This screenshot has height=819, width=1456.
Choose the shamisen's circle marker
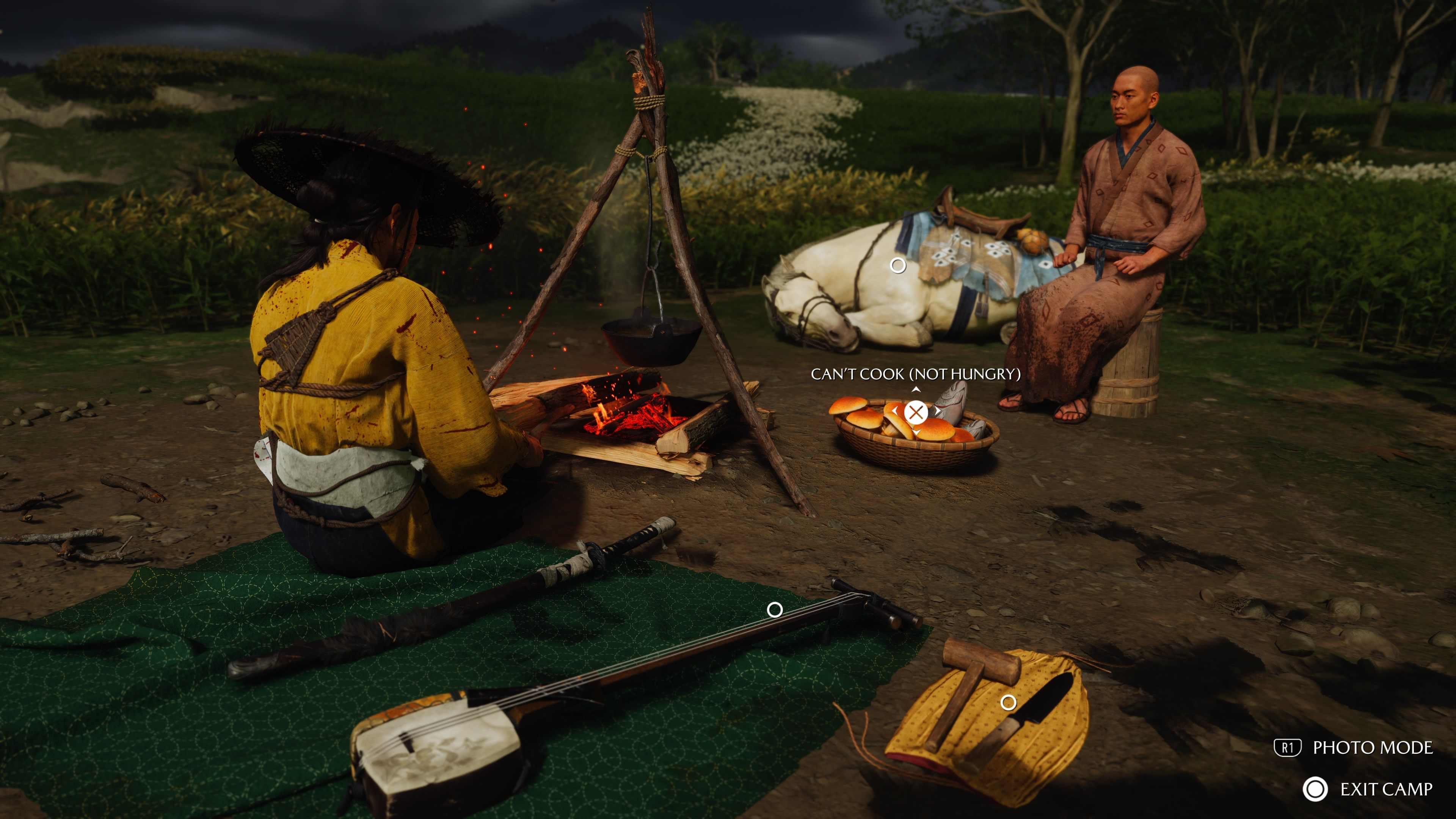point(774,609)
